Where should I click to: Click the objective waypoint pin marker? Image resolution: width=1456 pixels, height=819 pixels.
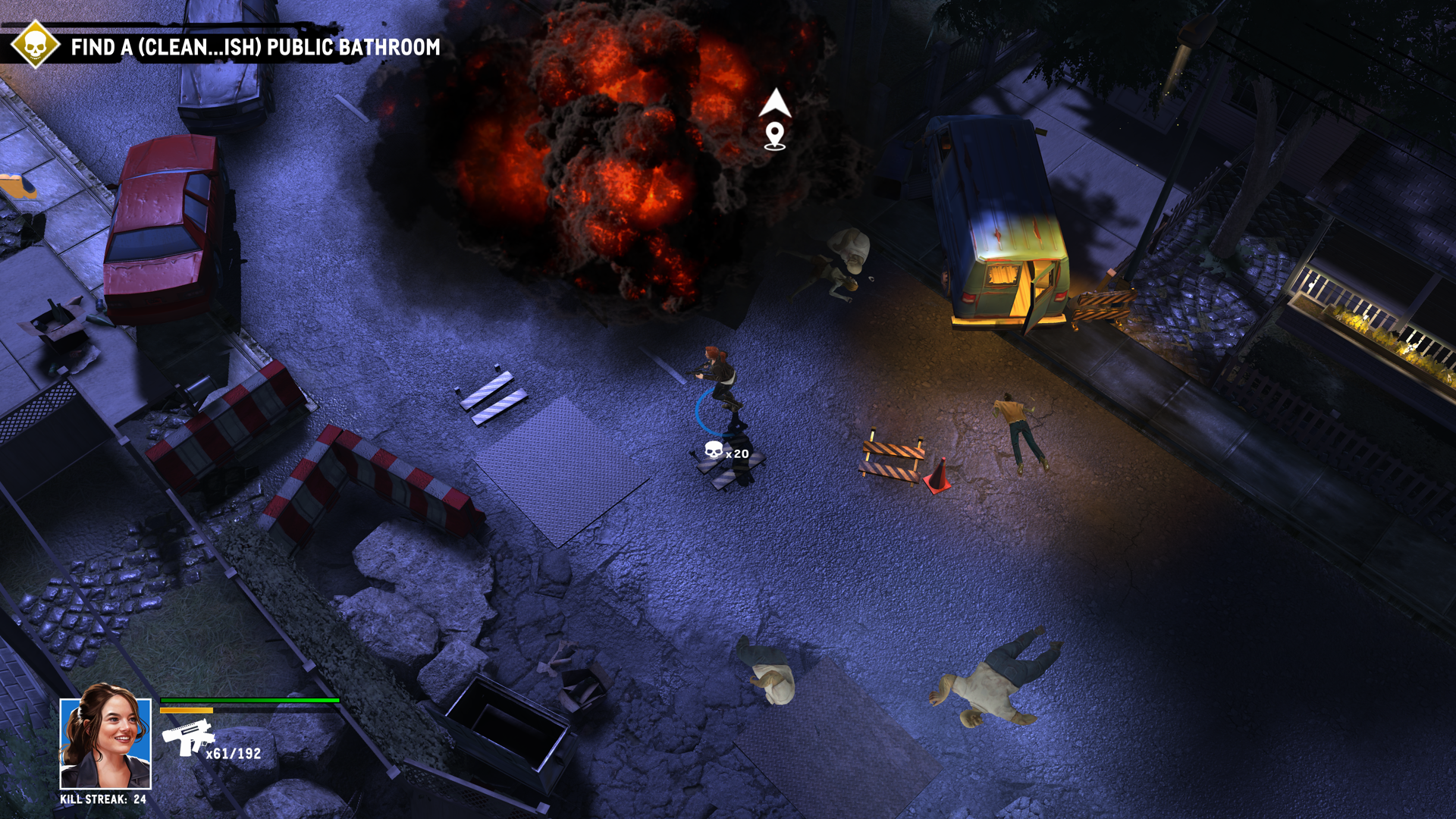click(x=774, y=136)
